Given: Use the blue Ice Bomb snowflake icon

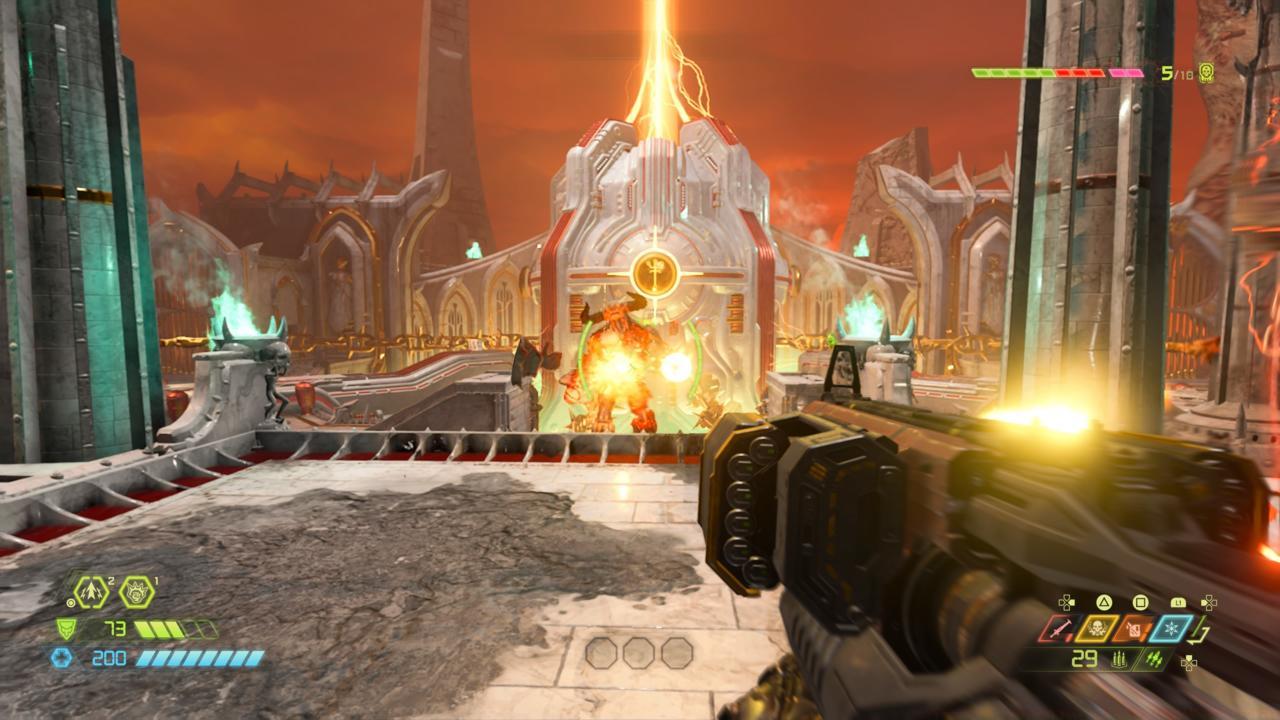Looking at the screenshot, I should coord(1171,629).
